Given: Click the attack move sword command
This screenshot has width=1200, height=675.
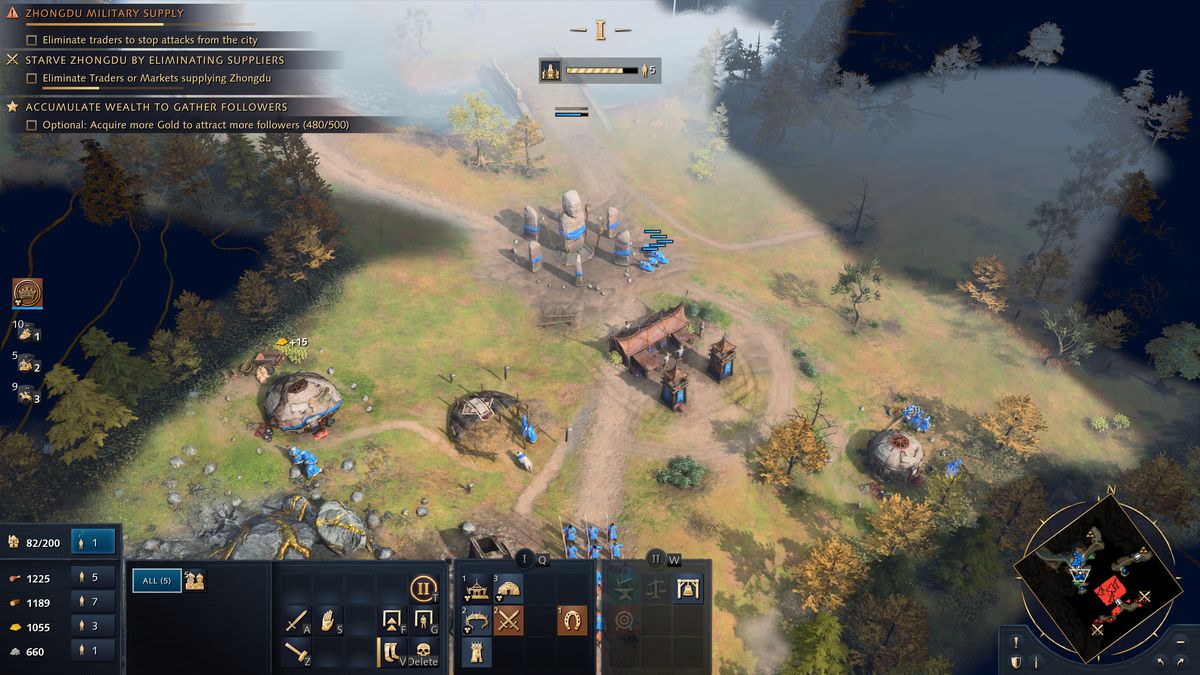Looking at the screenshot, I should [x=297, y=622].
